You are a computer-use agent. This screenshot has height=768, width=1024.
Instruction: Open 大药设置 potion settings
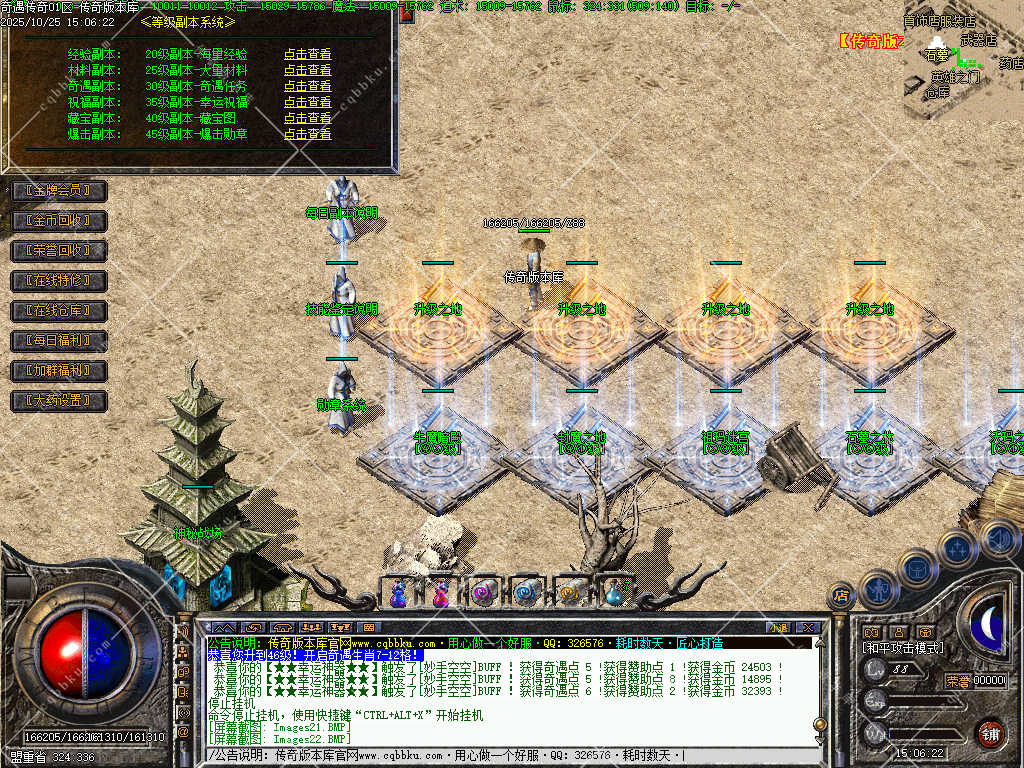point(58,401)
